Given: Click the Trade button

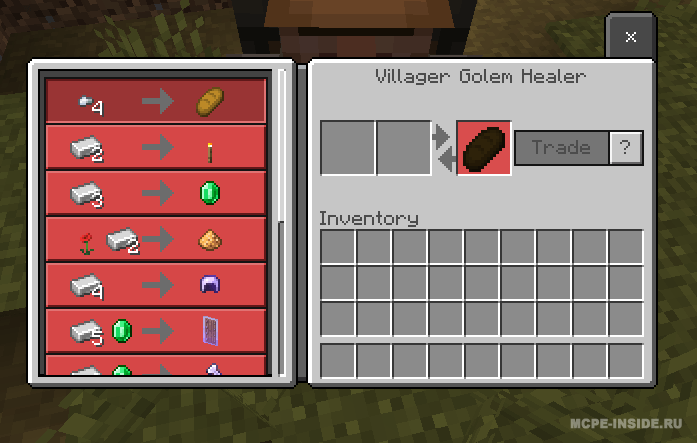Looking at the screenshot, I should point(560,148).
